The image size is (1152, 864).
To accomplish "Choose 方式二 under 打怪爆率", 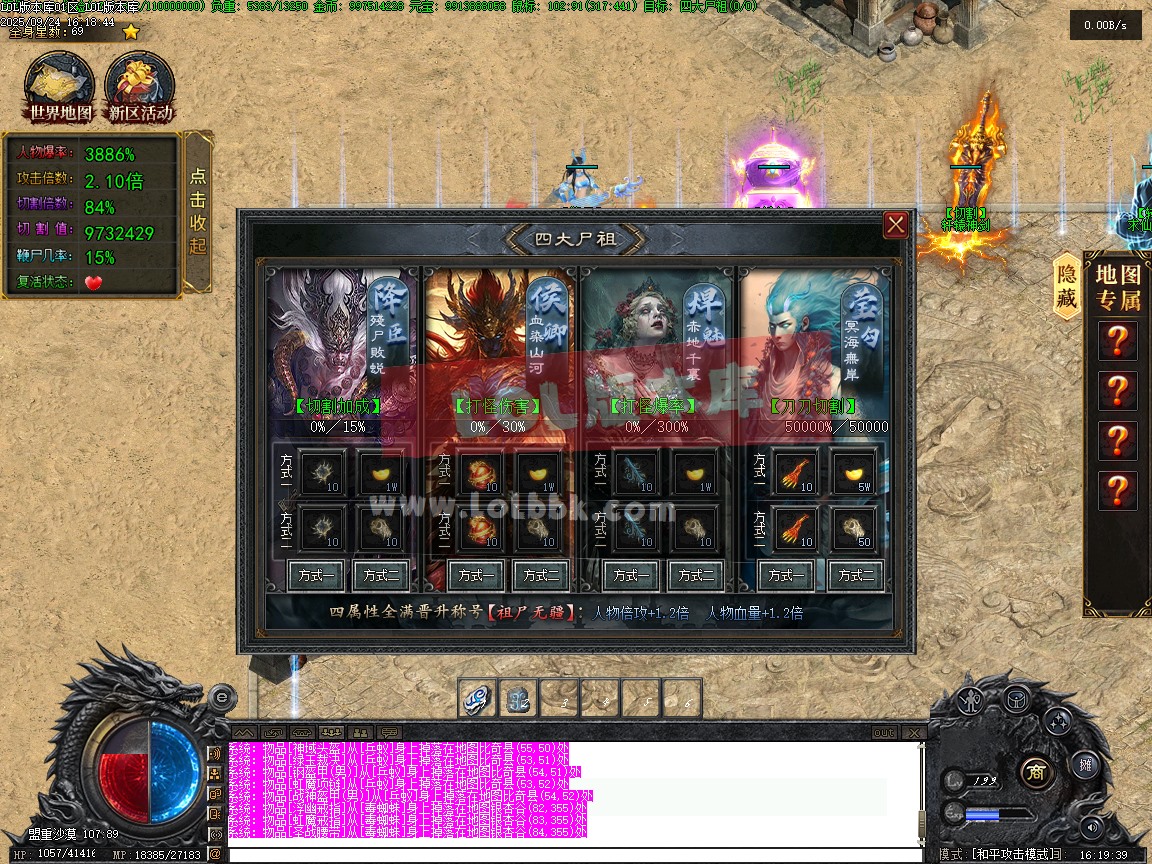I will click(x=697, y=575).
